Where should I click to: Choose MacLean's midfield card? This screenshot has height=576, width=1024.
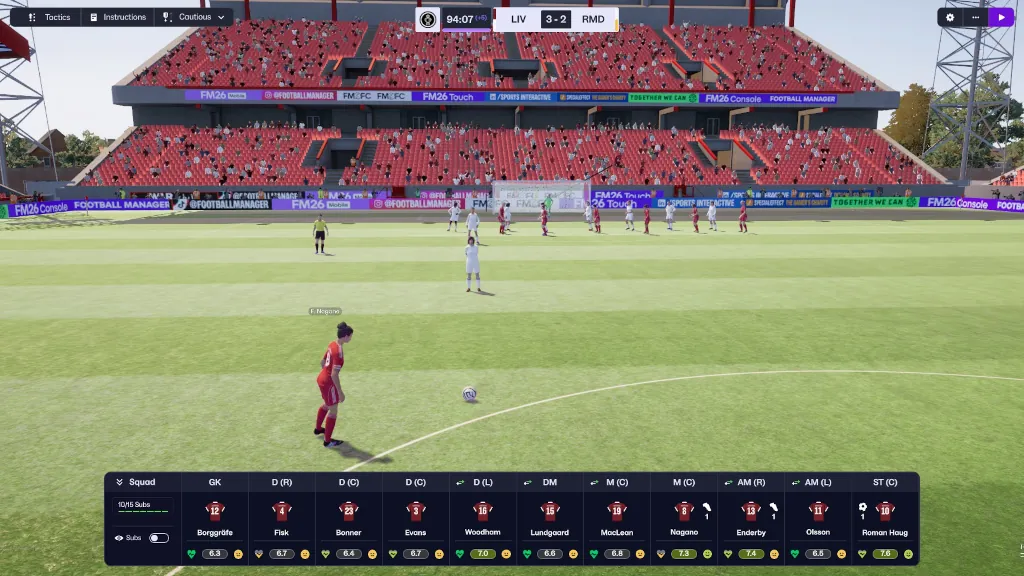click(x=617, y=520)
